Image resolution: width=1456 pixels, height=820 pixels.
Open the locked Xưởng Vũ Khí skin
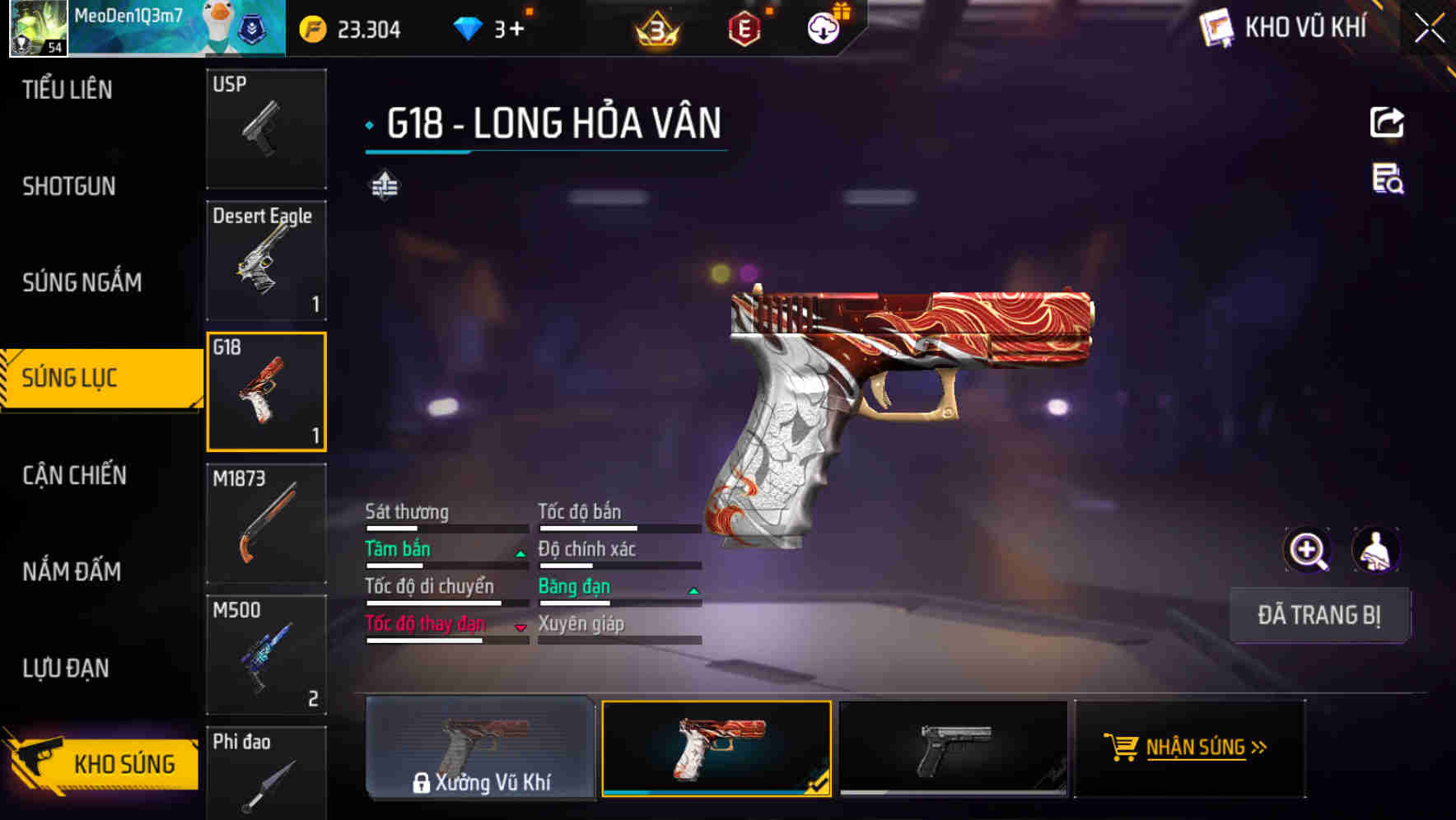(x=480, y=748)
